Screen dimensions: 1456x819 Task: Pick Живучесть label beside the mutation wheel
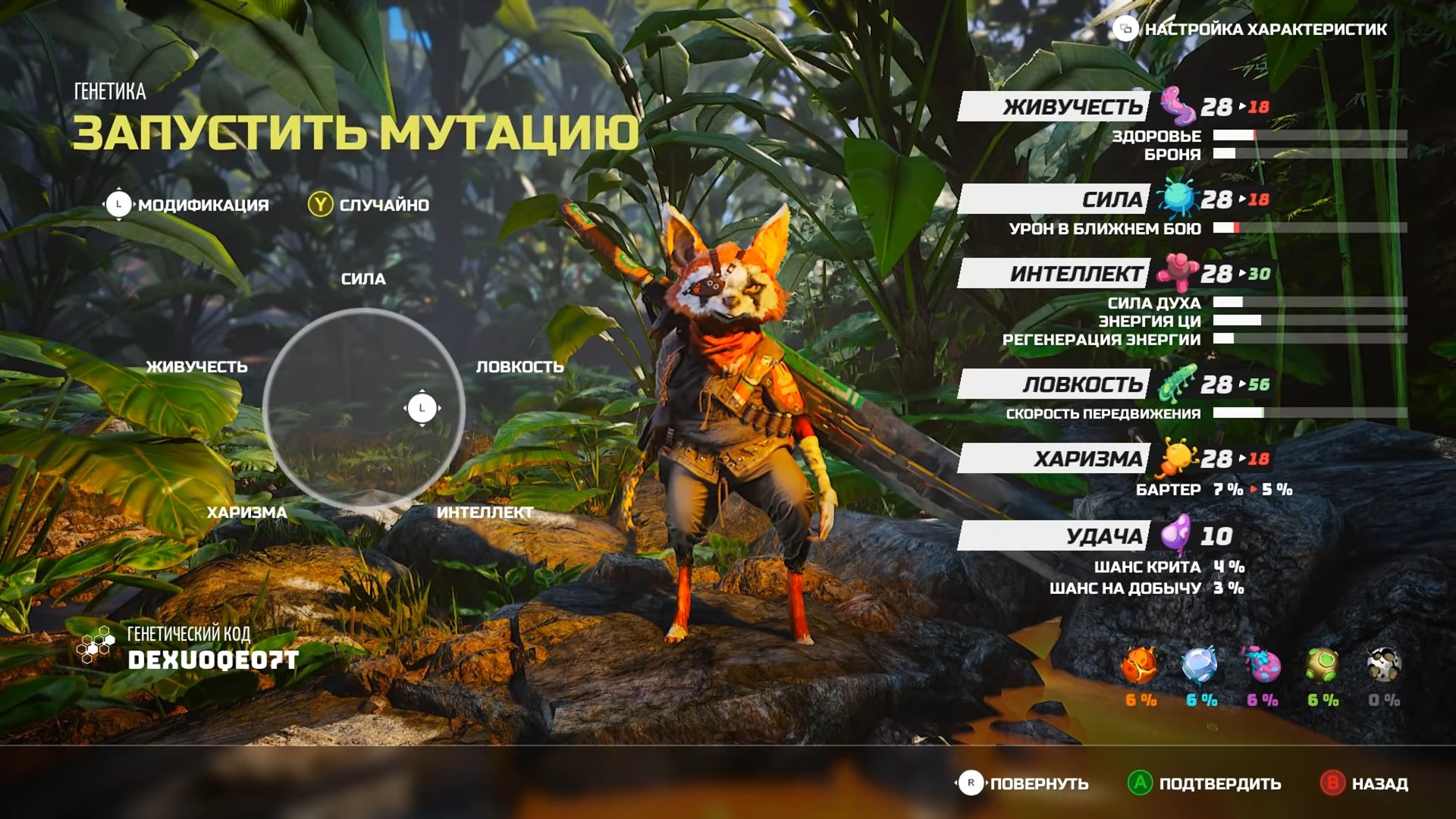point(196,367)
